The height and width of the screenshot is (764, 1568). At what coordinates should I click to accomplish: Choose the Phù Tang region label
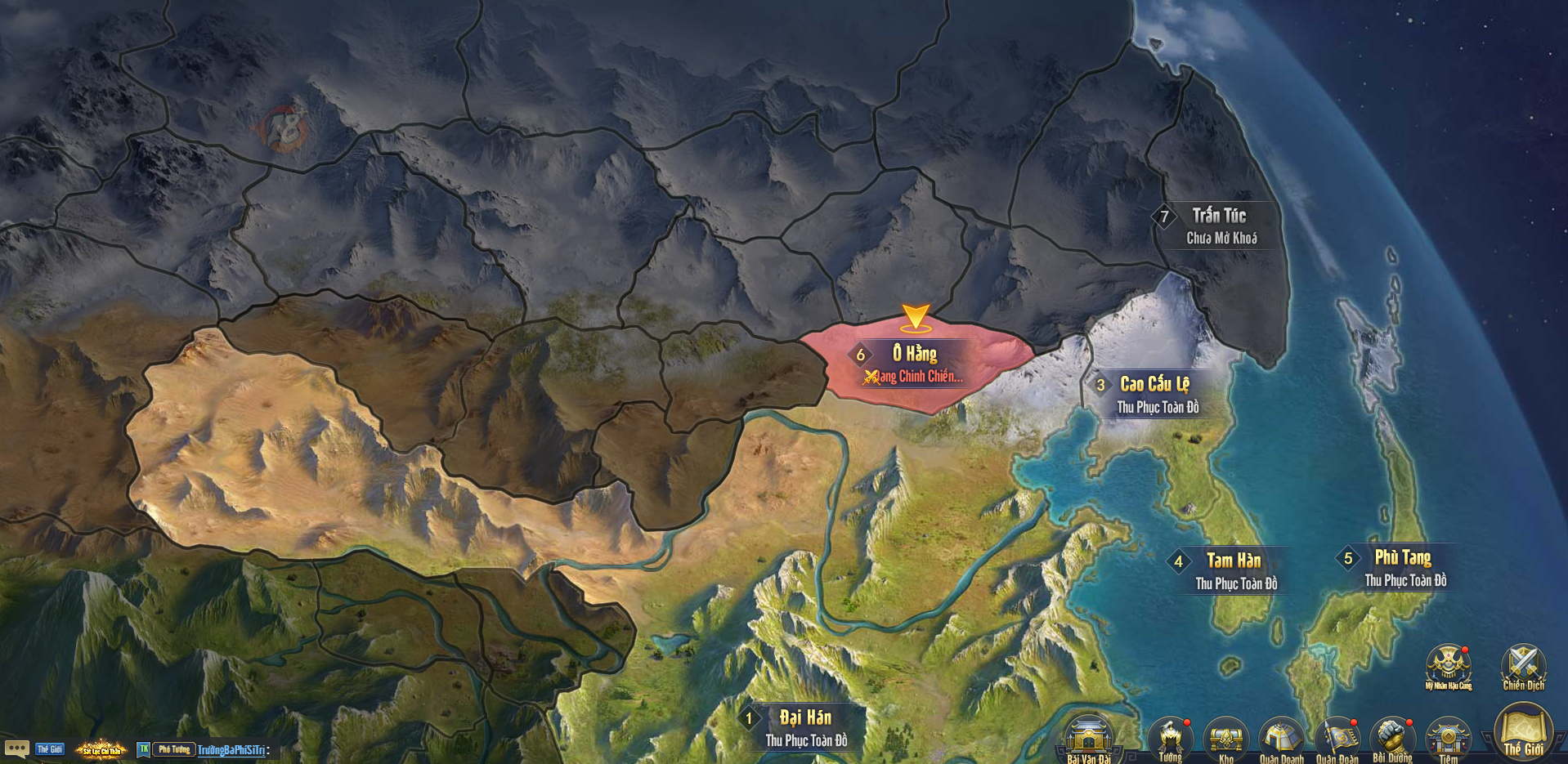pos(1402,558)
